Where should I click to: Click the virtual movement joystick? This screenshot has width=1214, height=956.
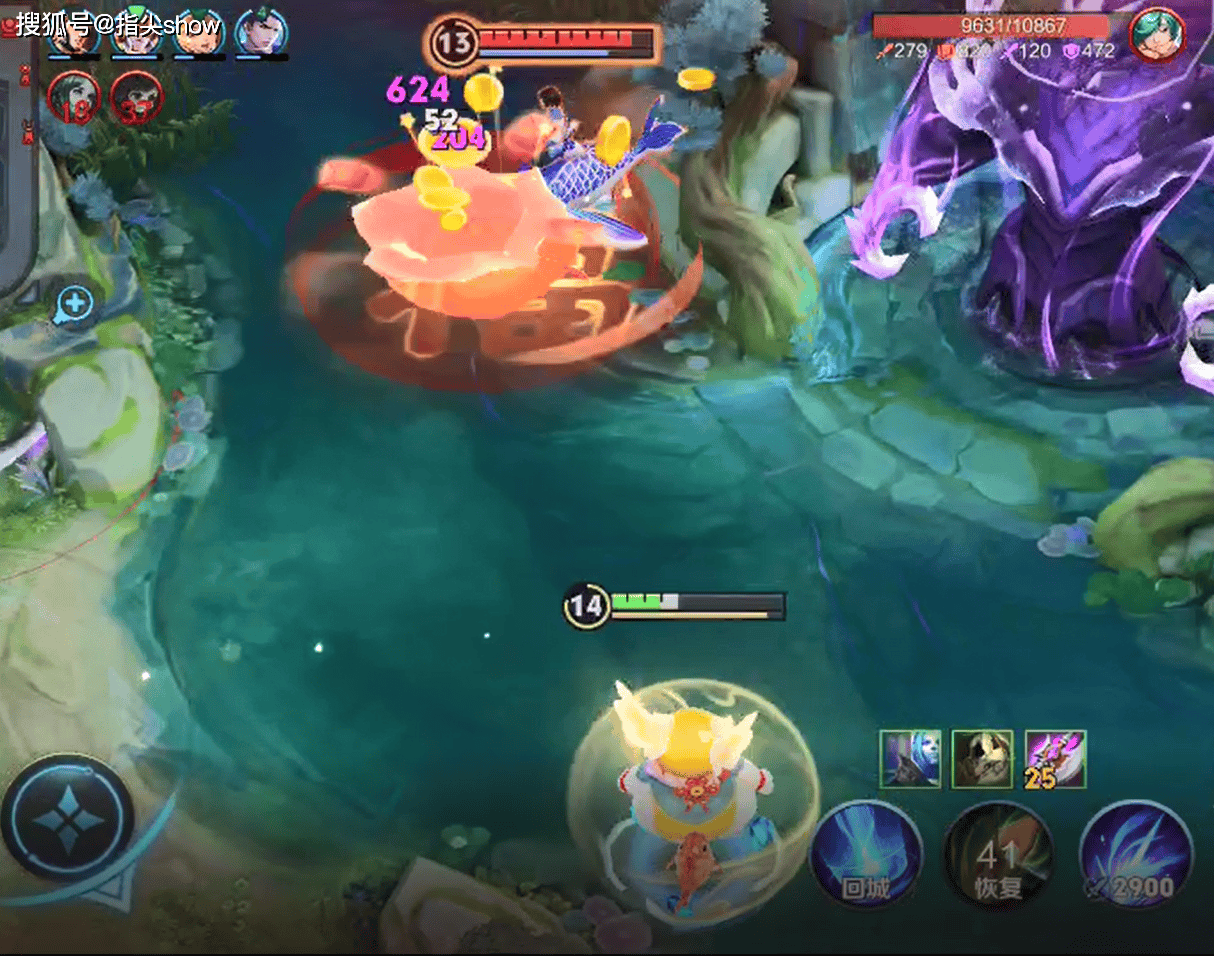point(68,817)
